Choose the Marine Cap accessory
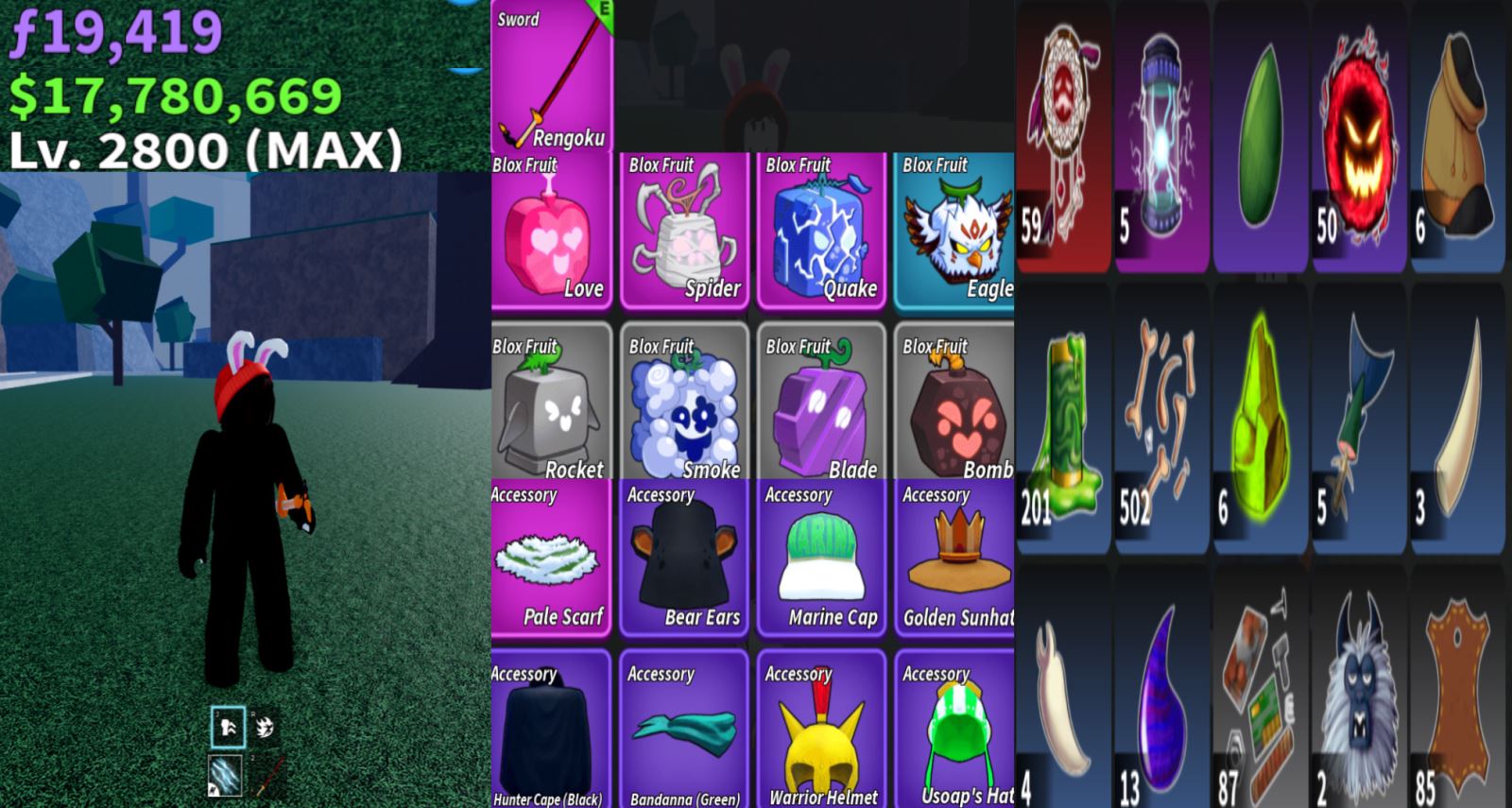 821,559
